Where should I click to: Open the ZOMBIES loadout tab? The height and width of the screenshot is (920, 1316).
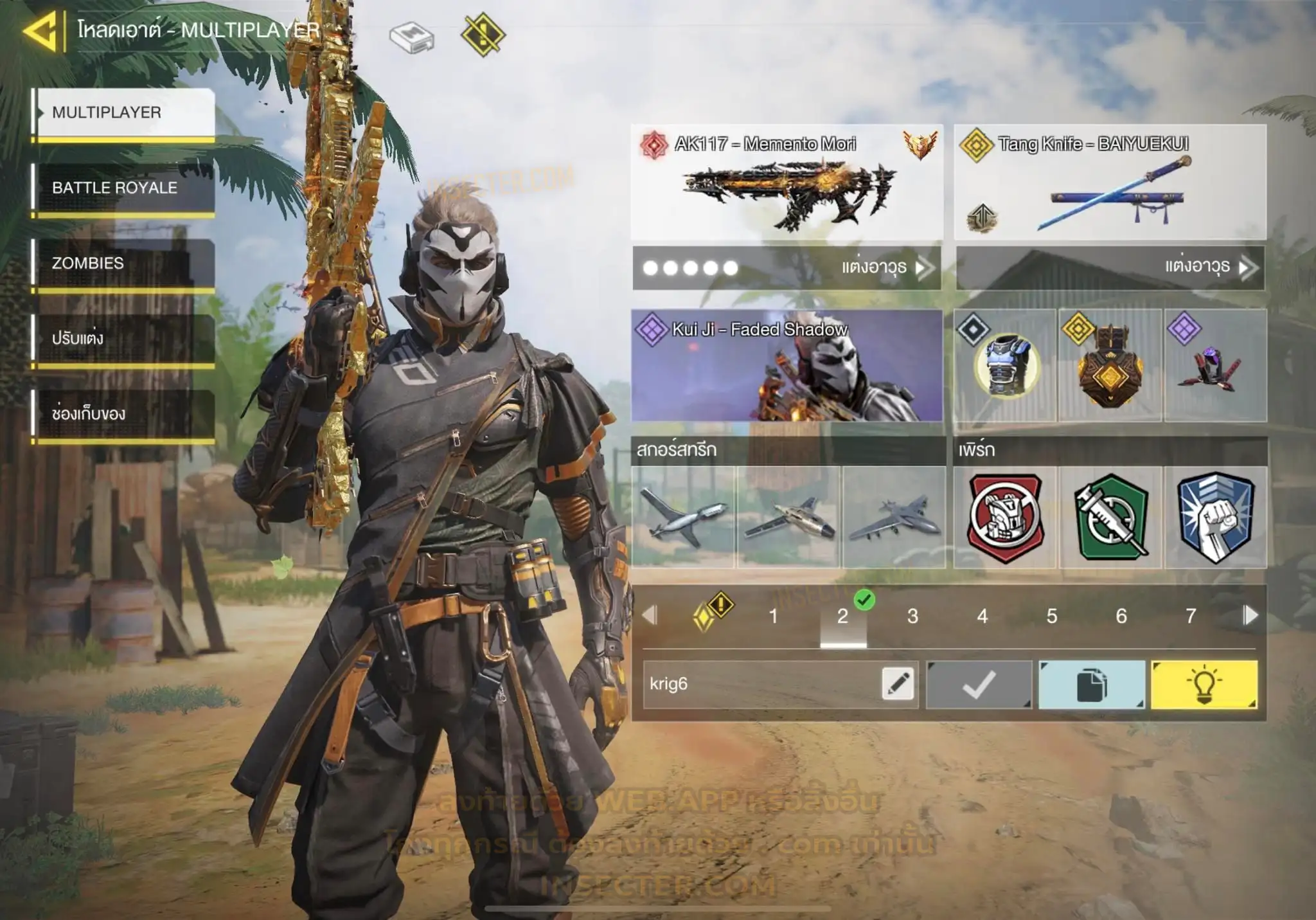[123, 264]
